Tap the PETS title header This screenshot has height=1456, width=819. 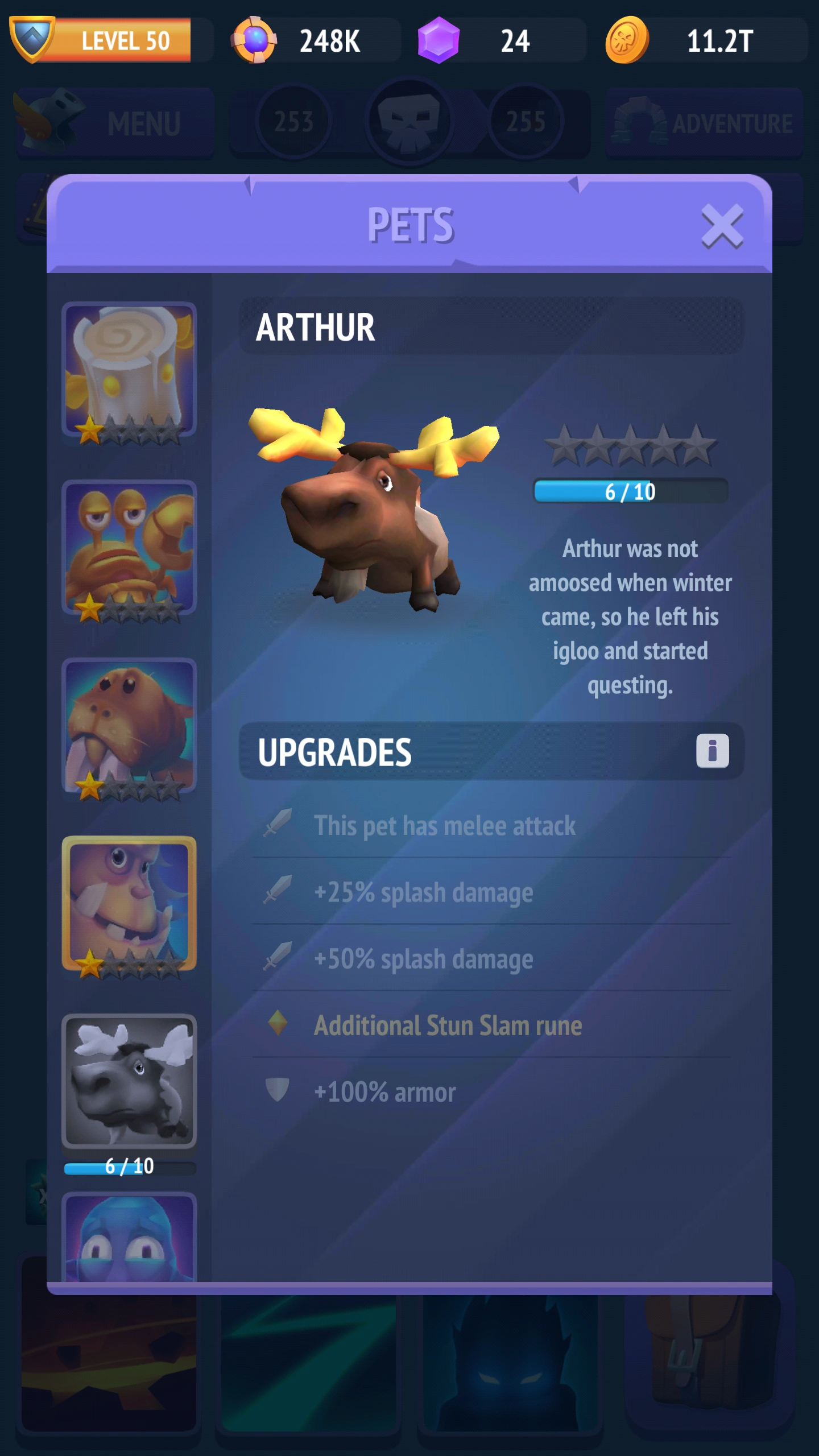pos(411,224)
